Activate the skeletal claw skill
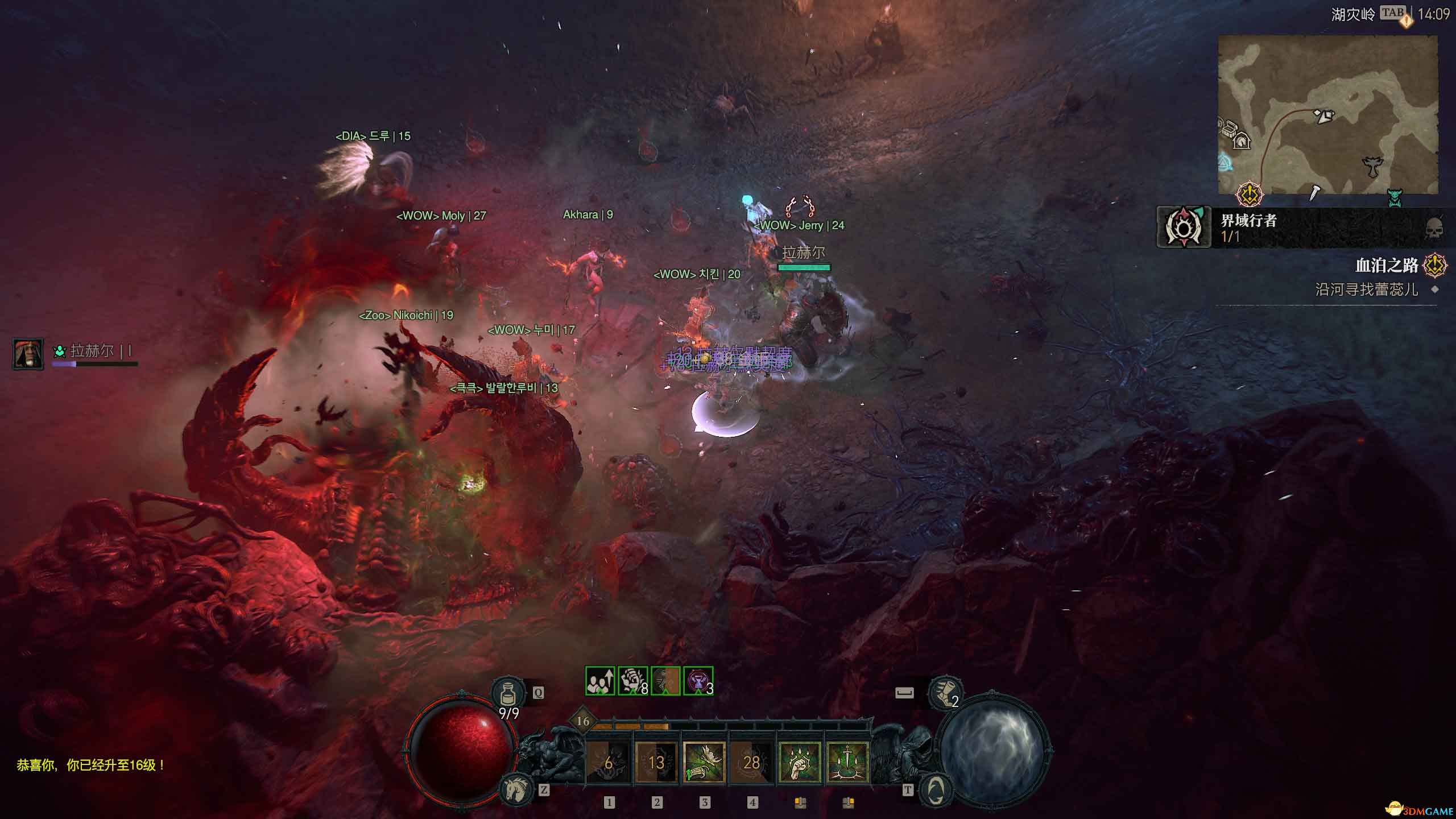Image resolution: width=1456 pixels, height=819 pixels. (x=704, y=762)
